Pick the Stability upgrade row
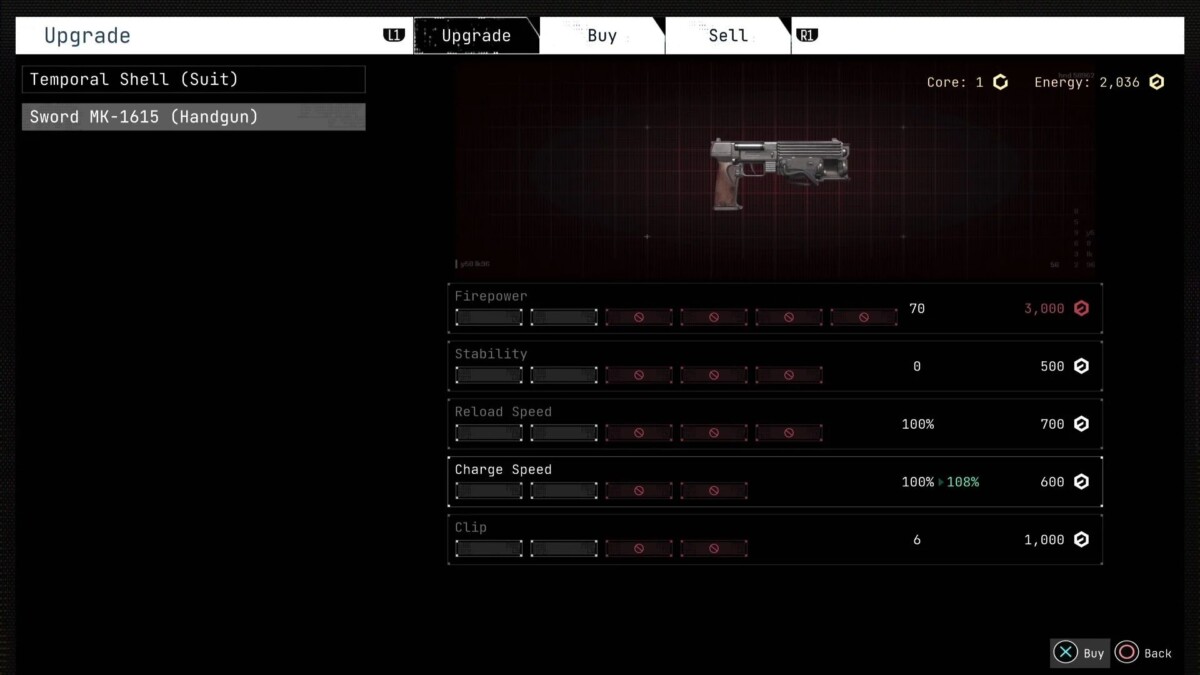Screen dimensions: 1200x675 coord(775,366)
